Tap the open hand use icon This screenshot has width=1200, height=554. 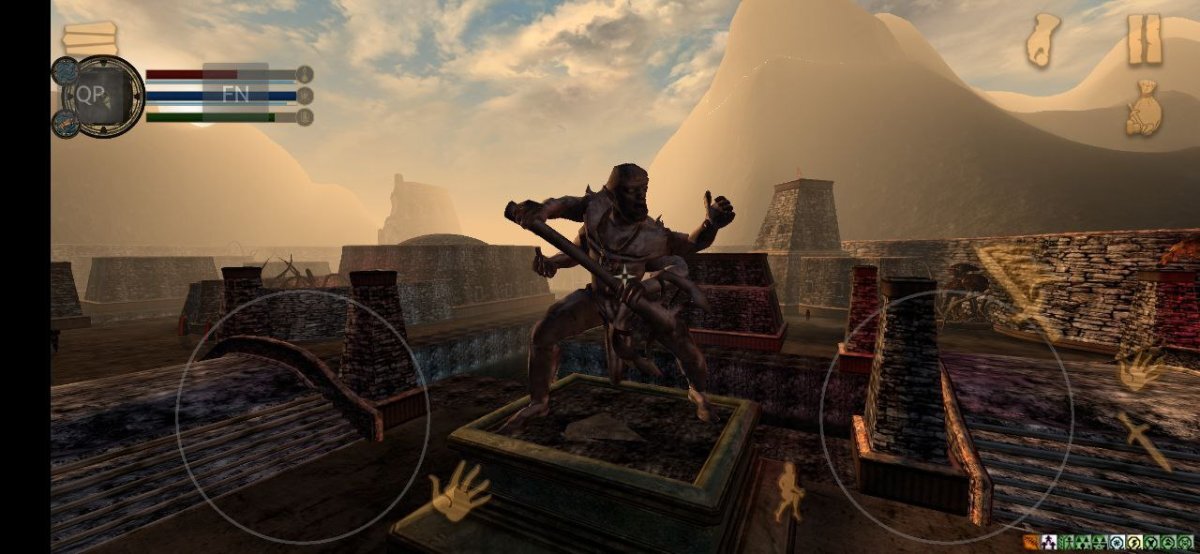pyautogui.click(x=459, y=491)
